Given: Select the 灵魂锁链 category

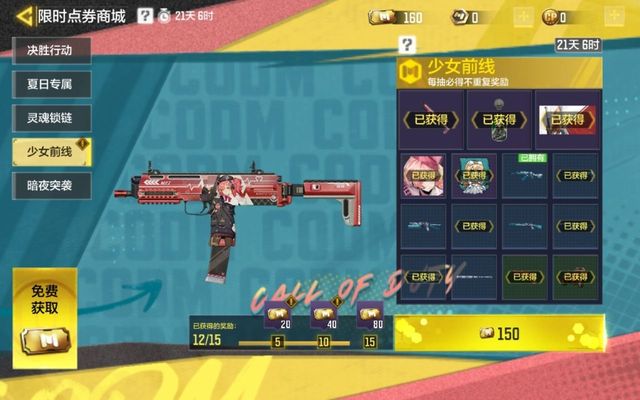Looking at the screenshot, I should [x=50, y=117].
